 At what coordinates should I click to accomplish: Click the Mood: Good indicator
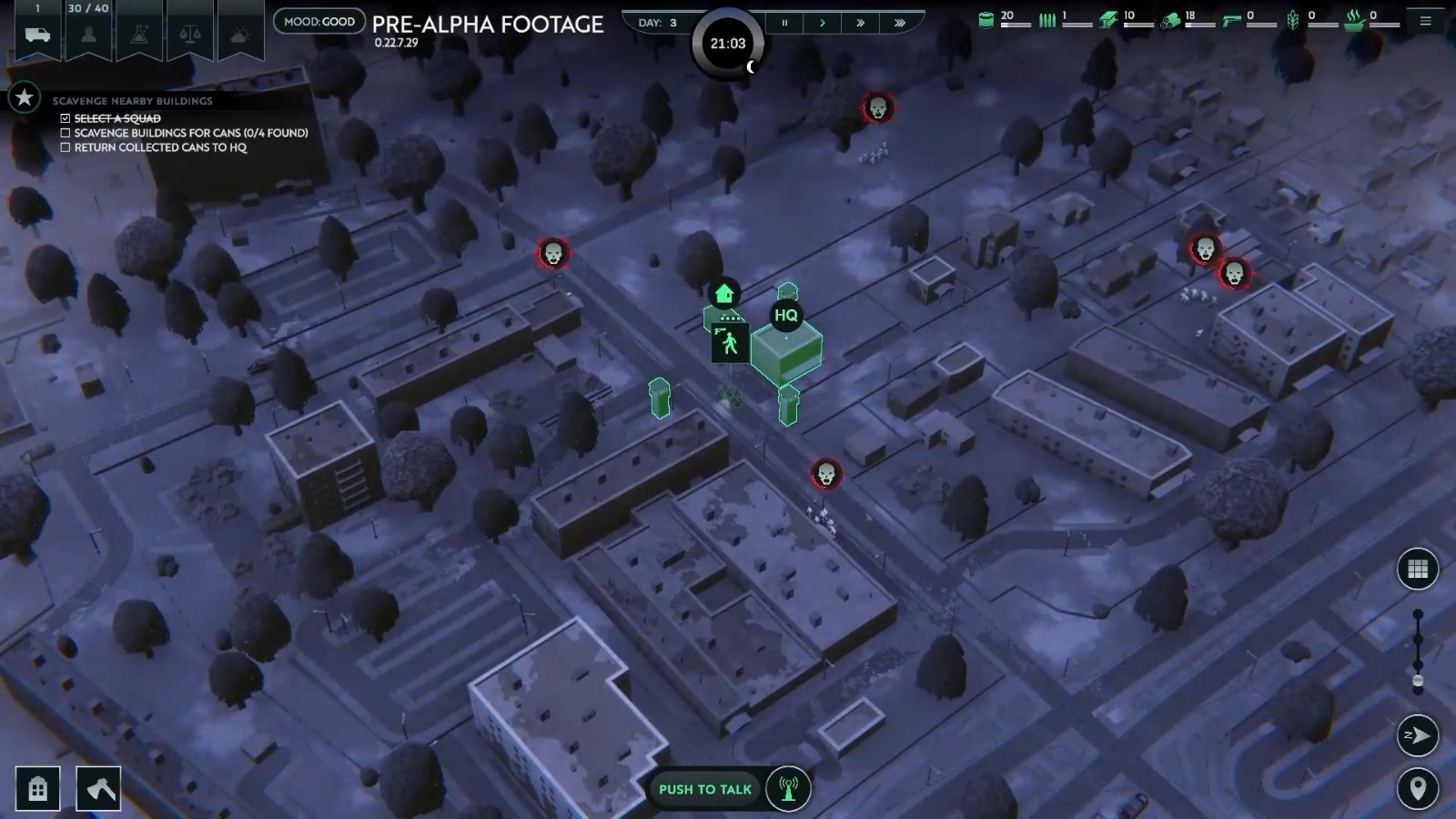(x=319, y=21)
